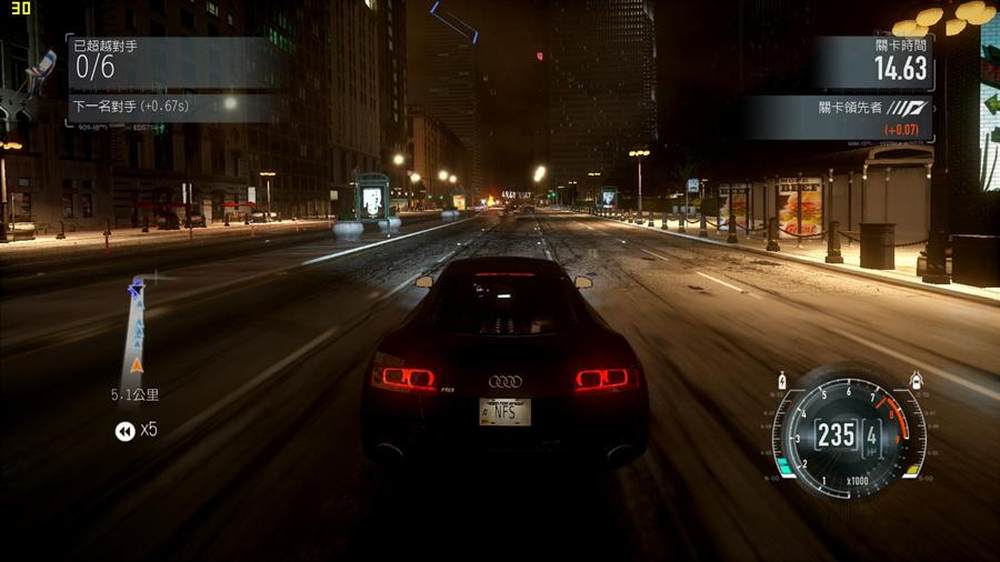
Task: Click the orange player arrow on the route map
Action: tap(136, 365)
